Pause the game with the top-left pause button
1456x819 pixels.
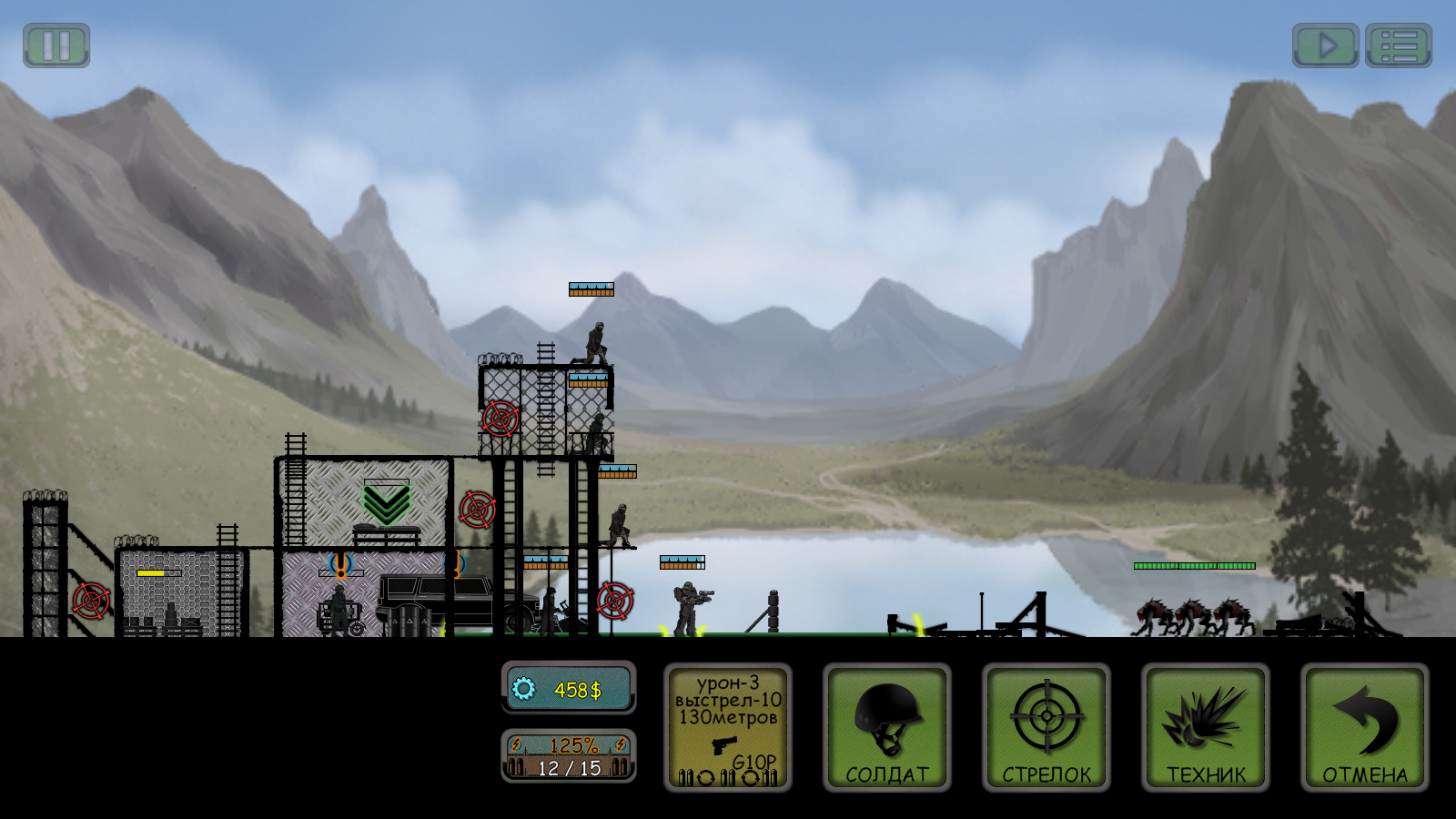[56, 45]
